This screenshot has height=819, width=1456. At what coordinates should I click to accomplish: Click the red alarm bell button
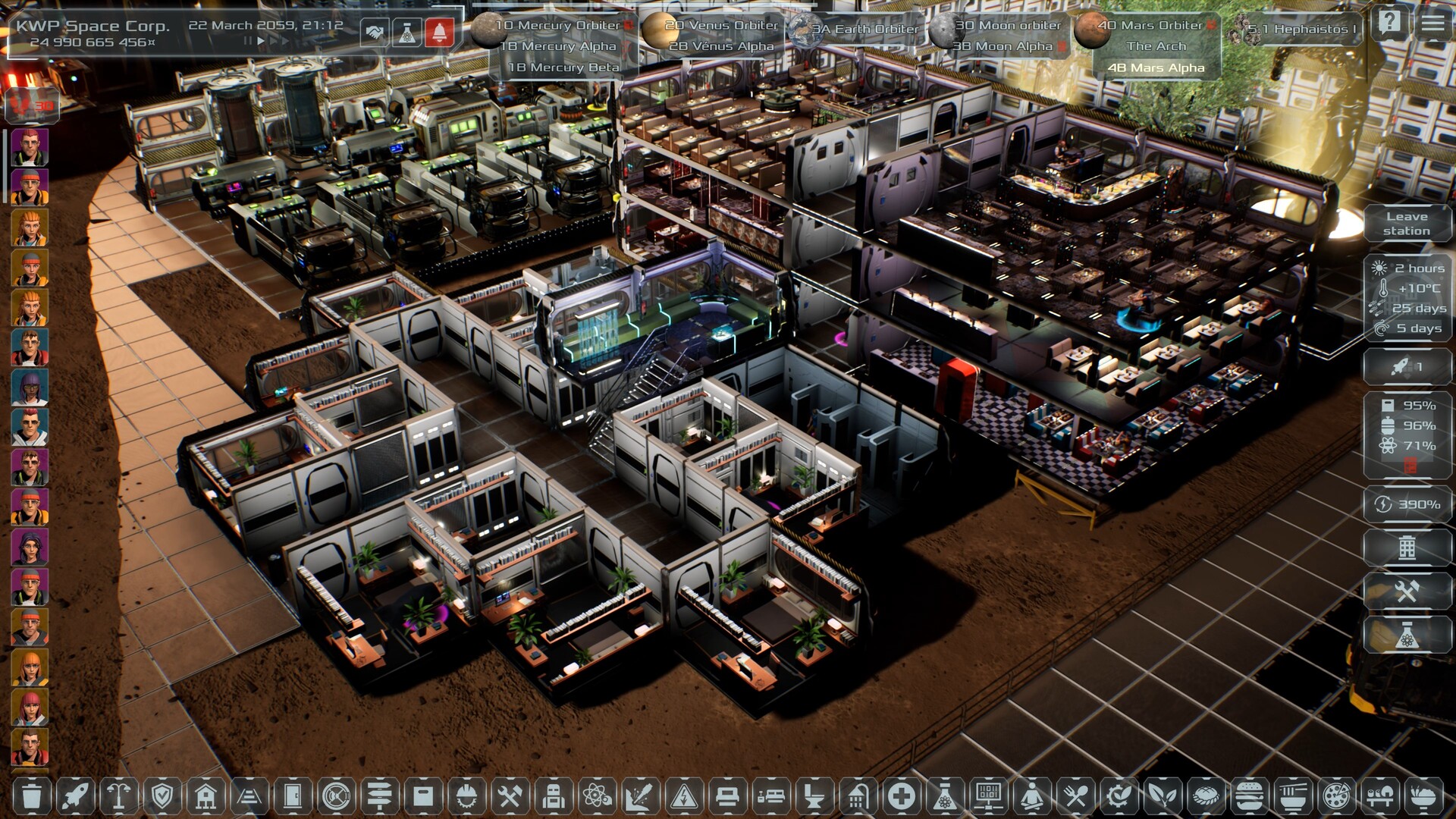pyautogui.click(x=440, y=33)
